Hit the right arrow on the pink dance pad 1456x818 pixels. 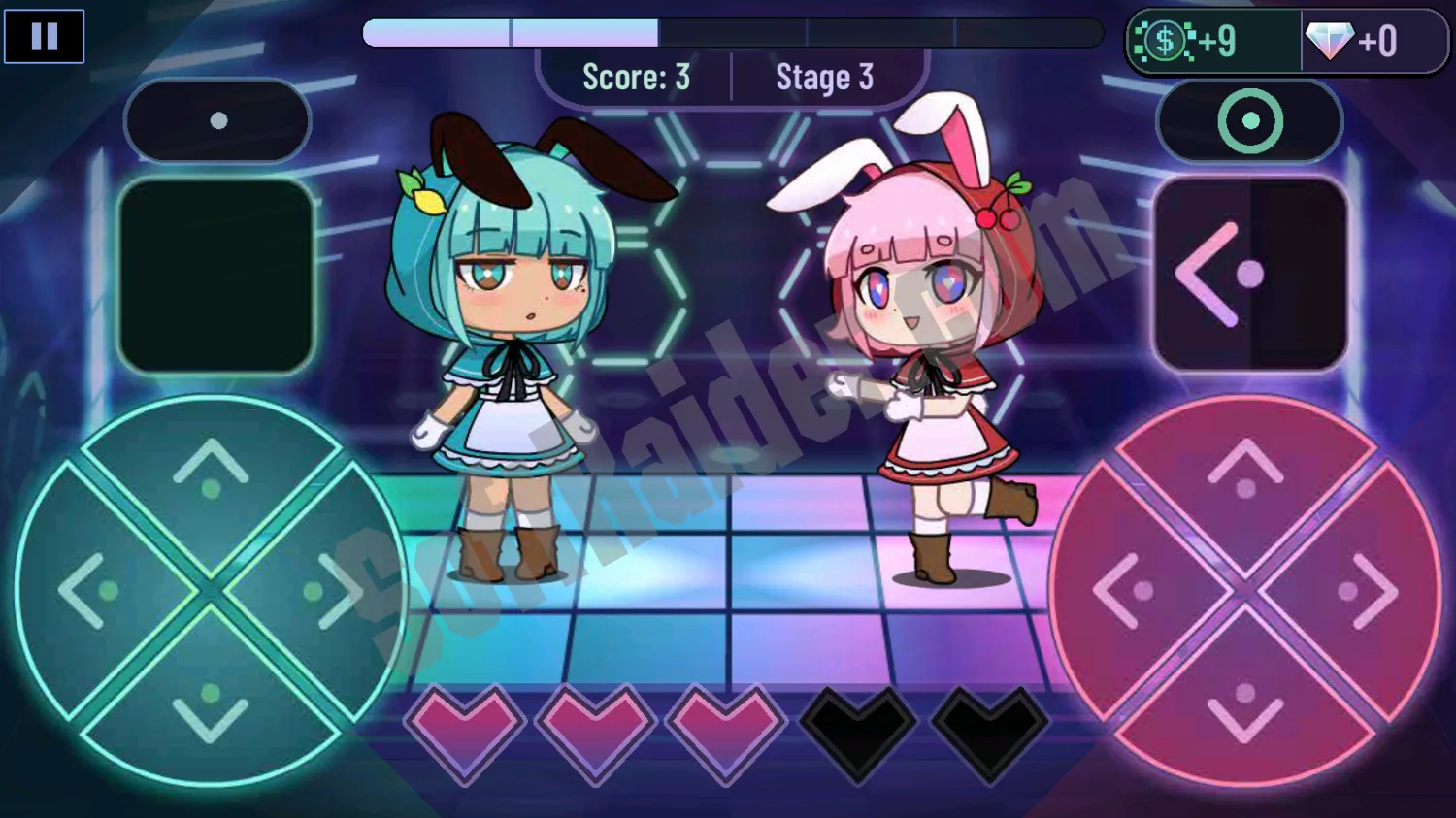1362,590
